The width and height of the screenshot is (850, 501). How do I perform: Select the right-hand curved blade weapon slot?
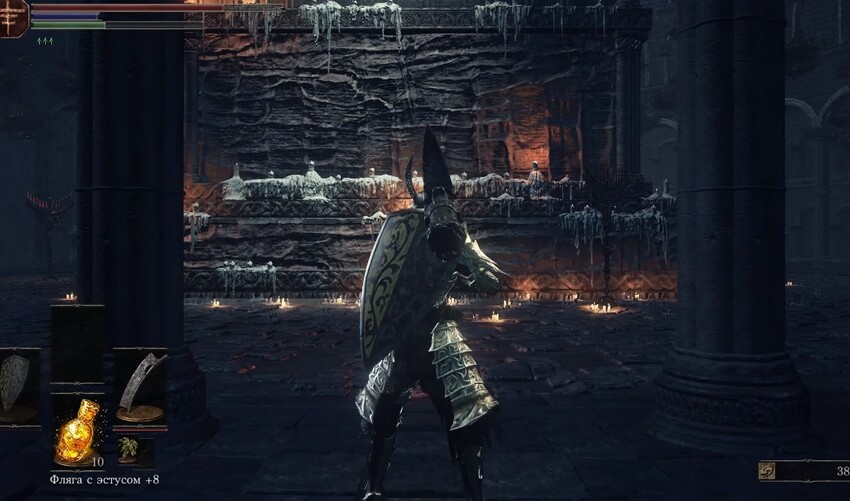coord(139,385)
